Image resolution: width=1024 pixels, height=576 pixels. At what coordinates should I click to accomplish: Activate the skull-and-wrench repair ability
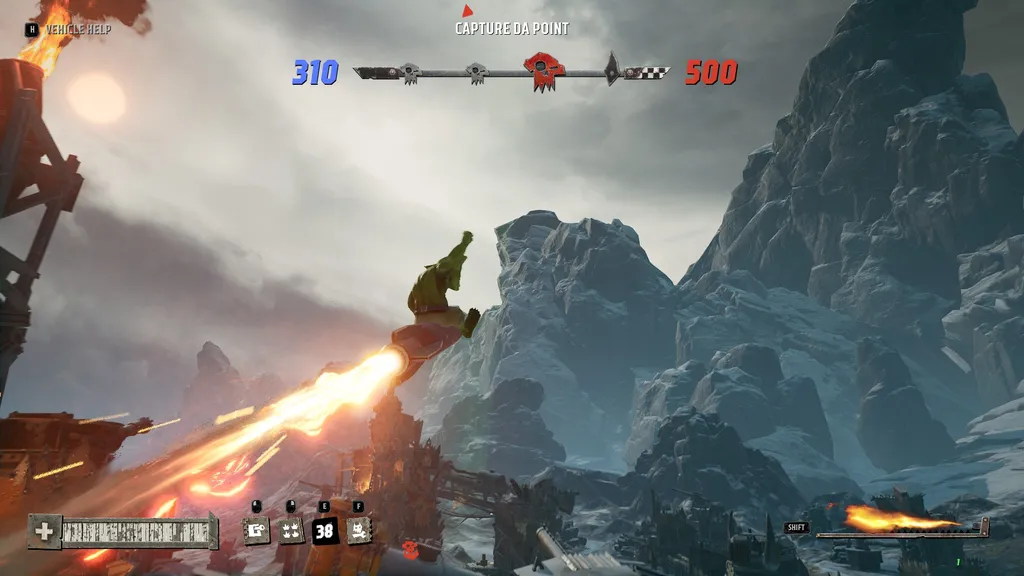point(359,530)
